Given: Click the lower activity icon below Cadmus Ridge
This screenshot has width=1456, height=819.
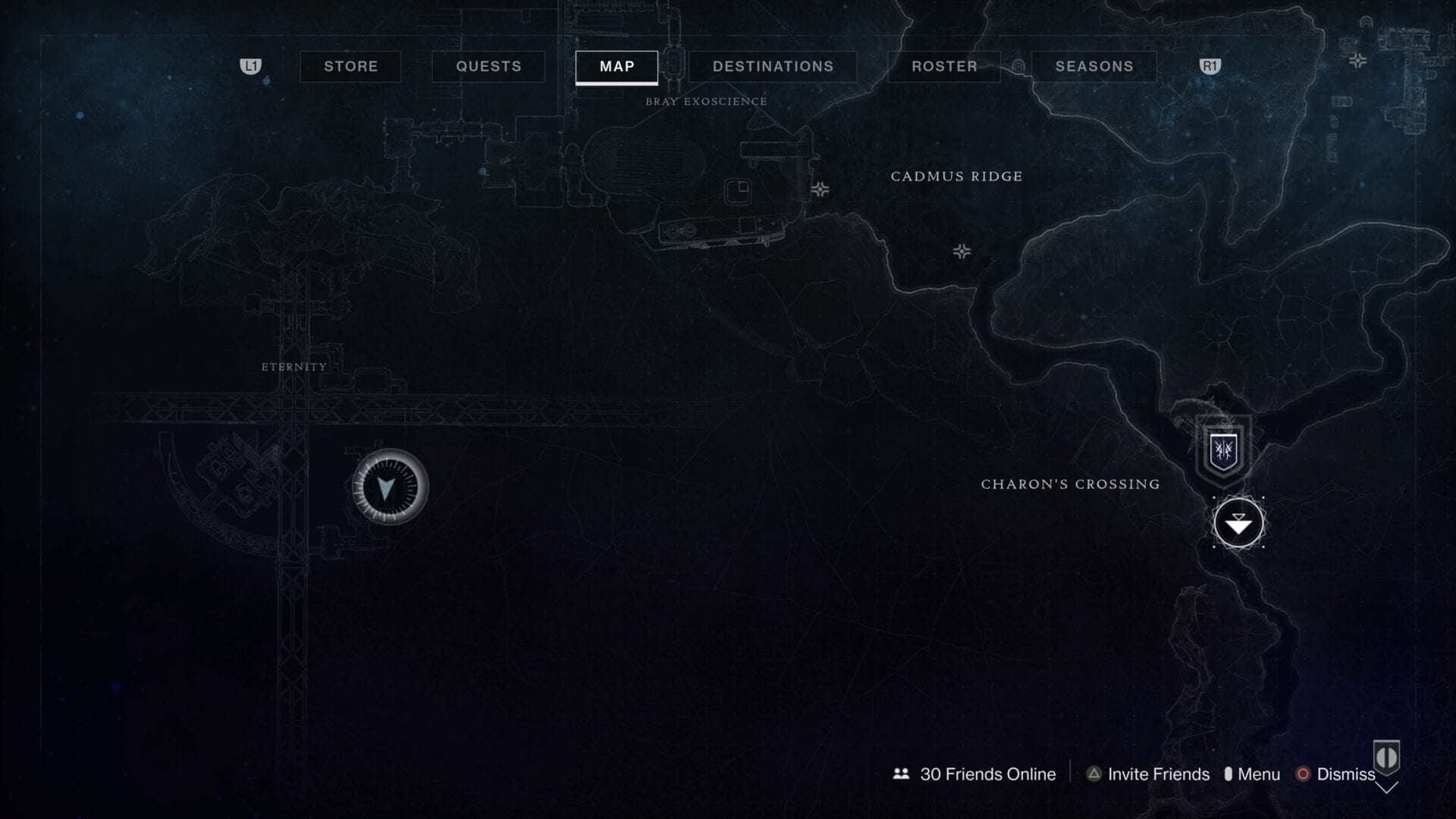Looking at the screenshot, I should (962, 250).
